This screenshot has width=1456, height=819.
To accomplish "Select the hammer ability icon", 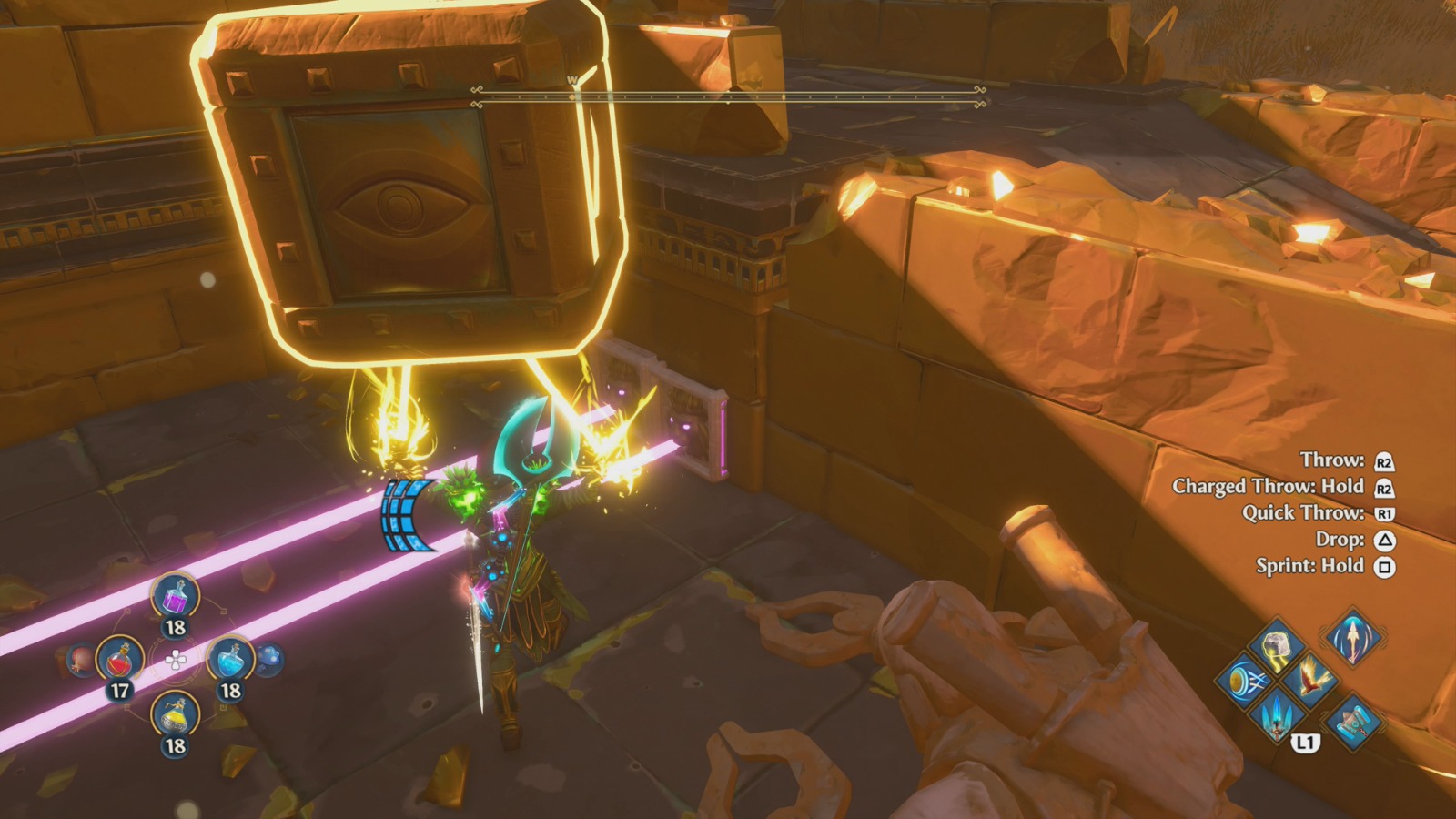I will pos(1354,722).
